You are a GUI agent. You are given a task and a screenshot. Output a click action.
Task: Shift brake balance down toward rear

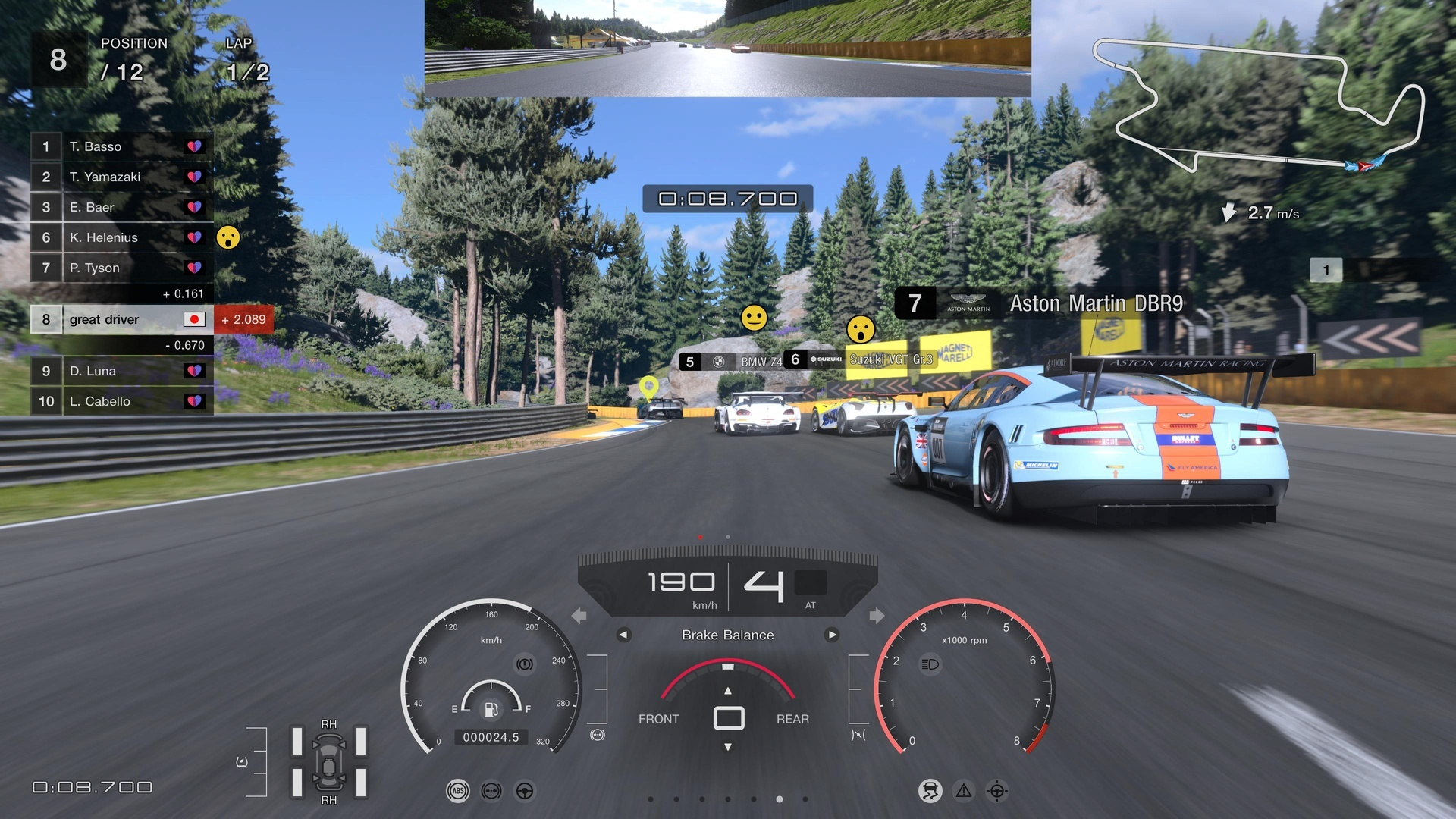point(728,747)
